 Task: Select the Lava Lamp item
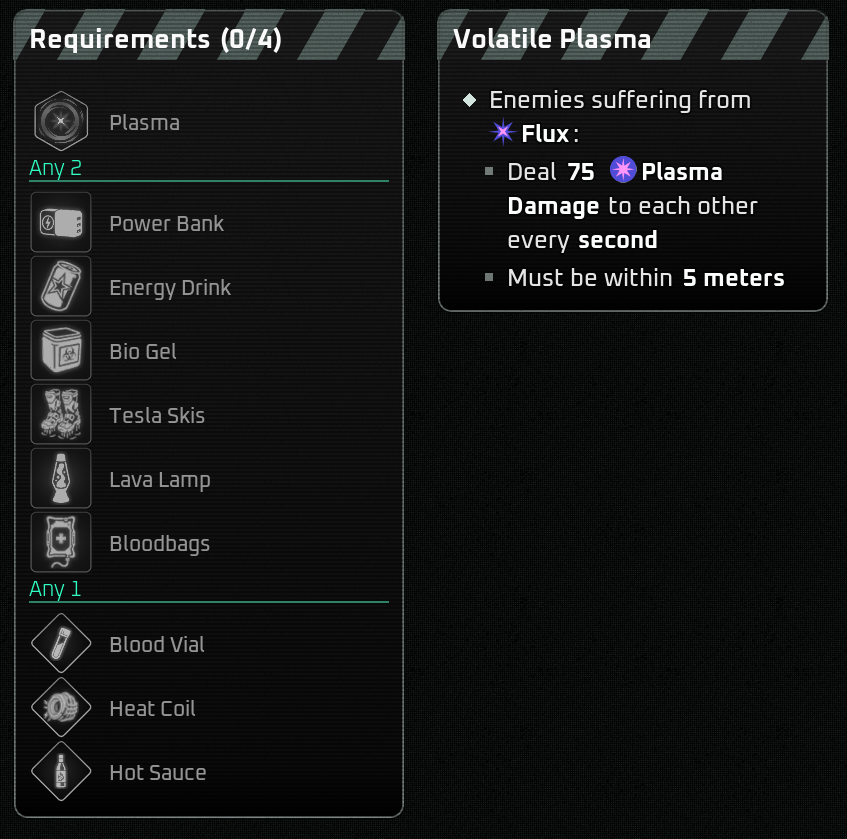click(61, 479)
